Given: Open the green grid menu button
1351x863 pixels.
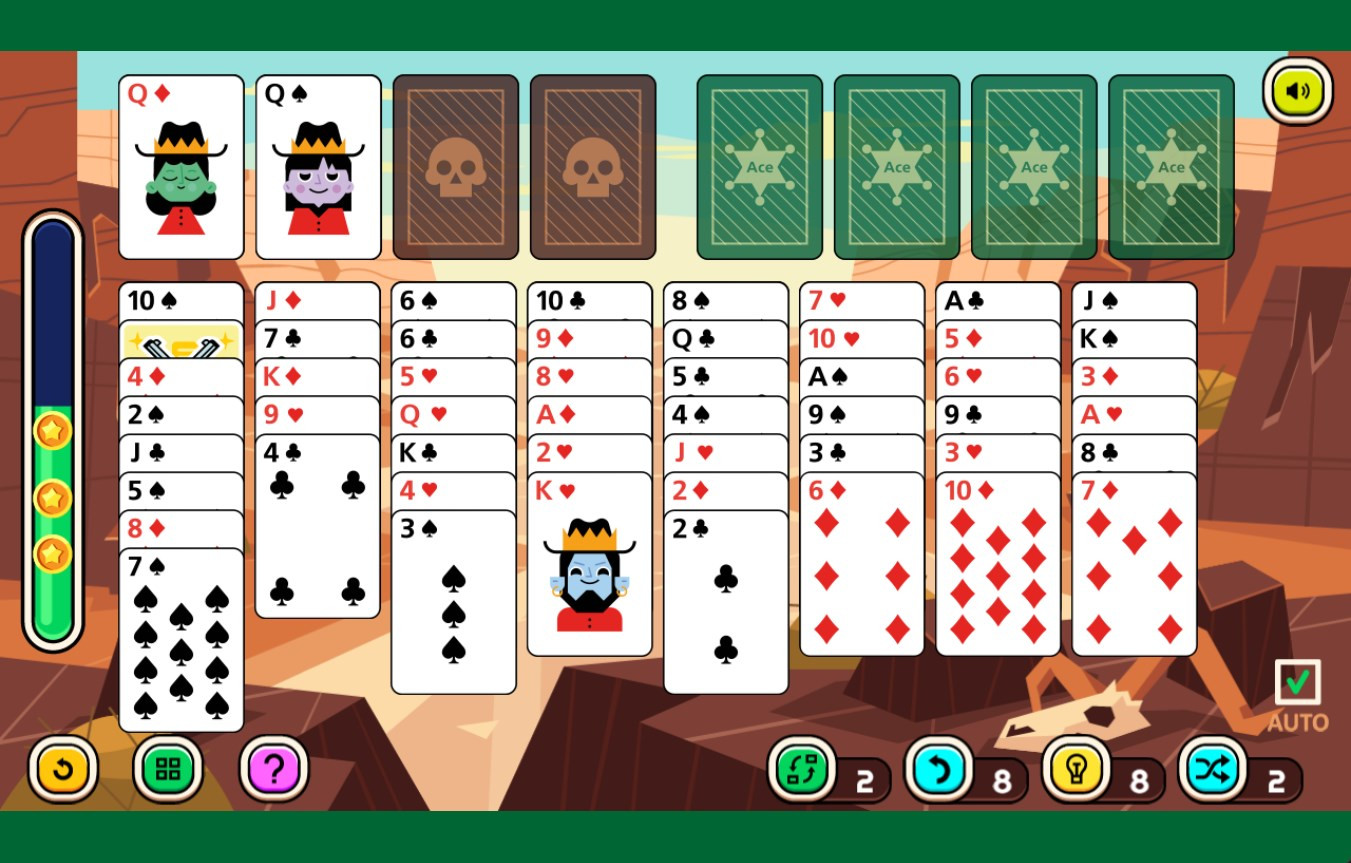Looking at the screenshot, I should pyautogui.click(x=168, y=769).
